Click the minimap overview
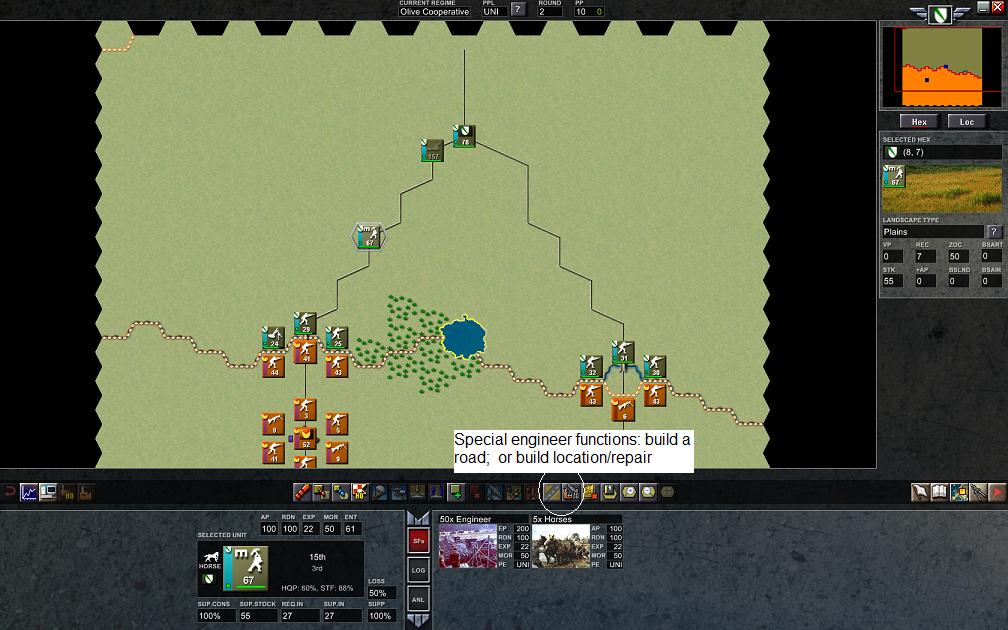 point(941,66)
